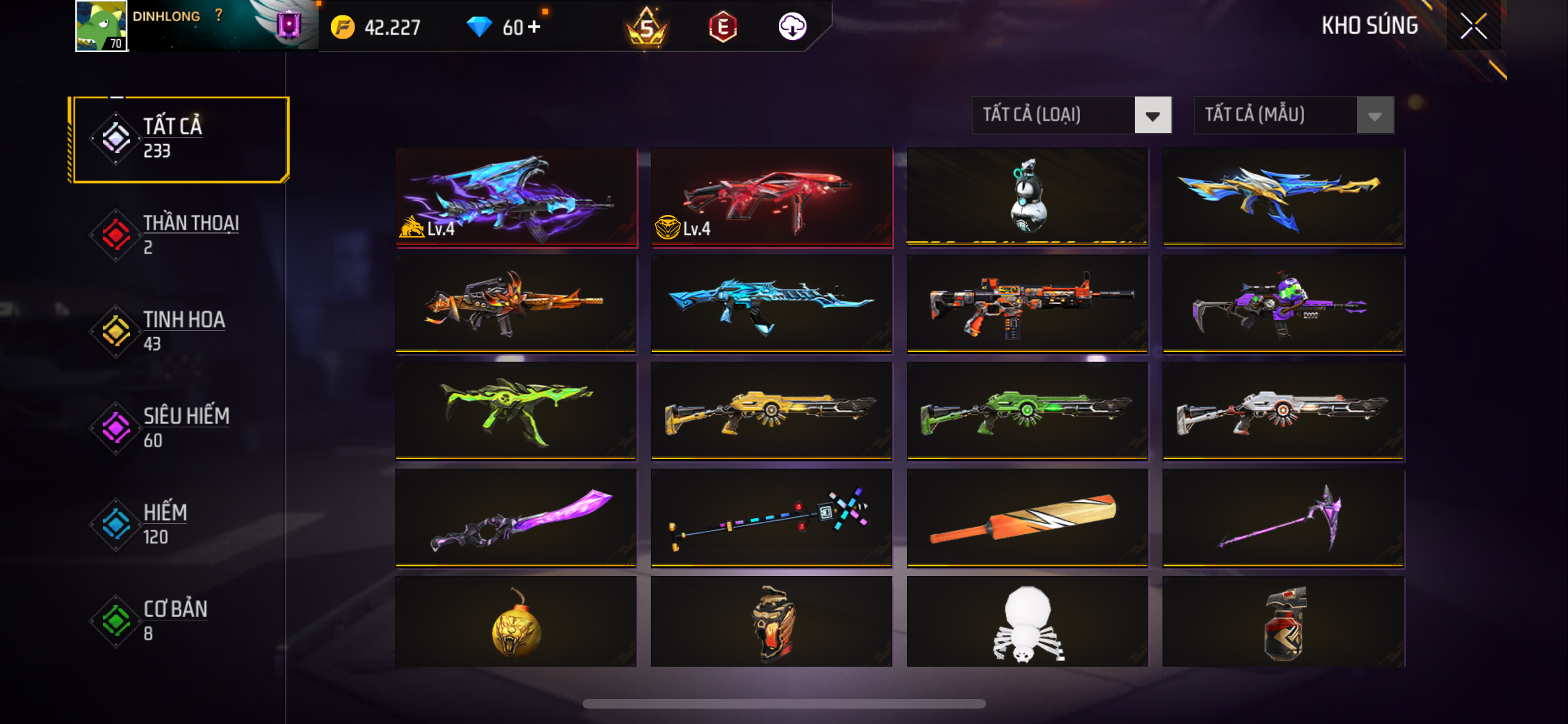The image size is (1568, 724).
Task: Add diamonds with the plus button
Action: click(x=534, y=27)
